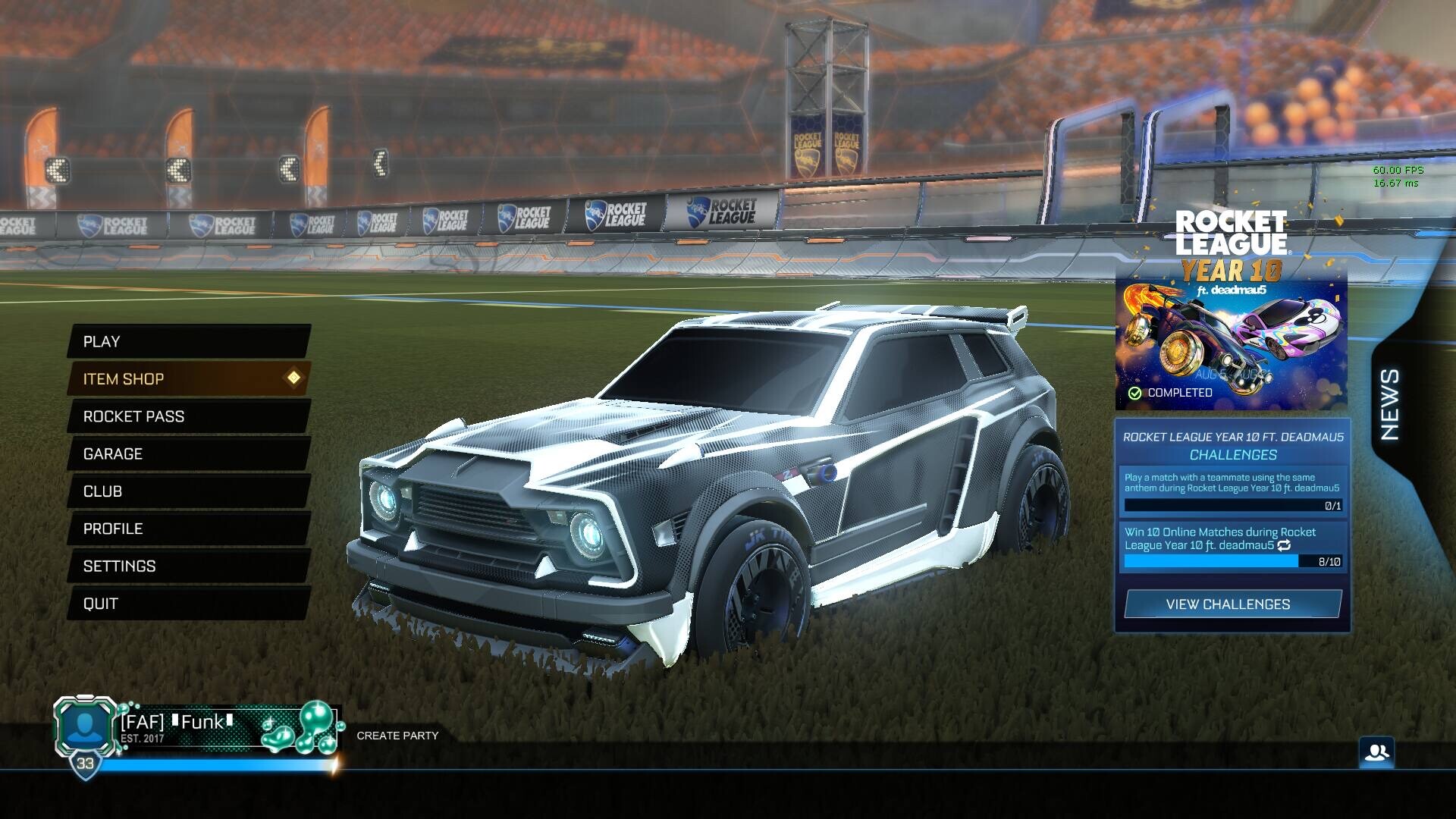Open the friends list icon
This screenshot has height=819, width=1456.
point(1376,752)
